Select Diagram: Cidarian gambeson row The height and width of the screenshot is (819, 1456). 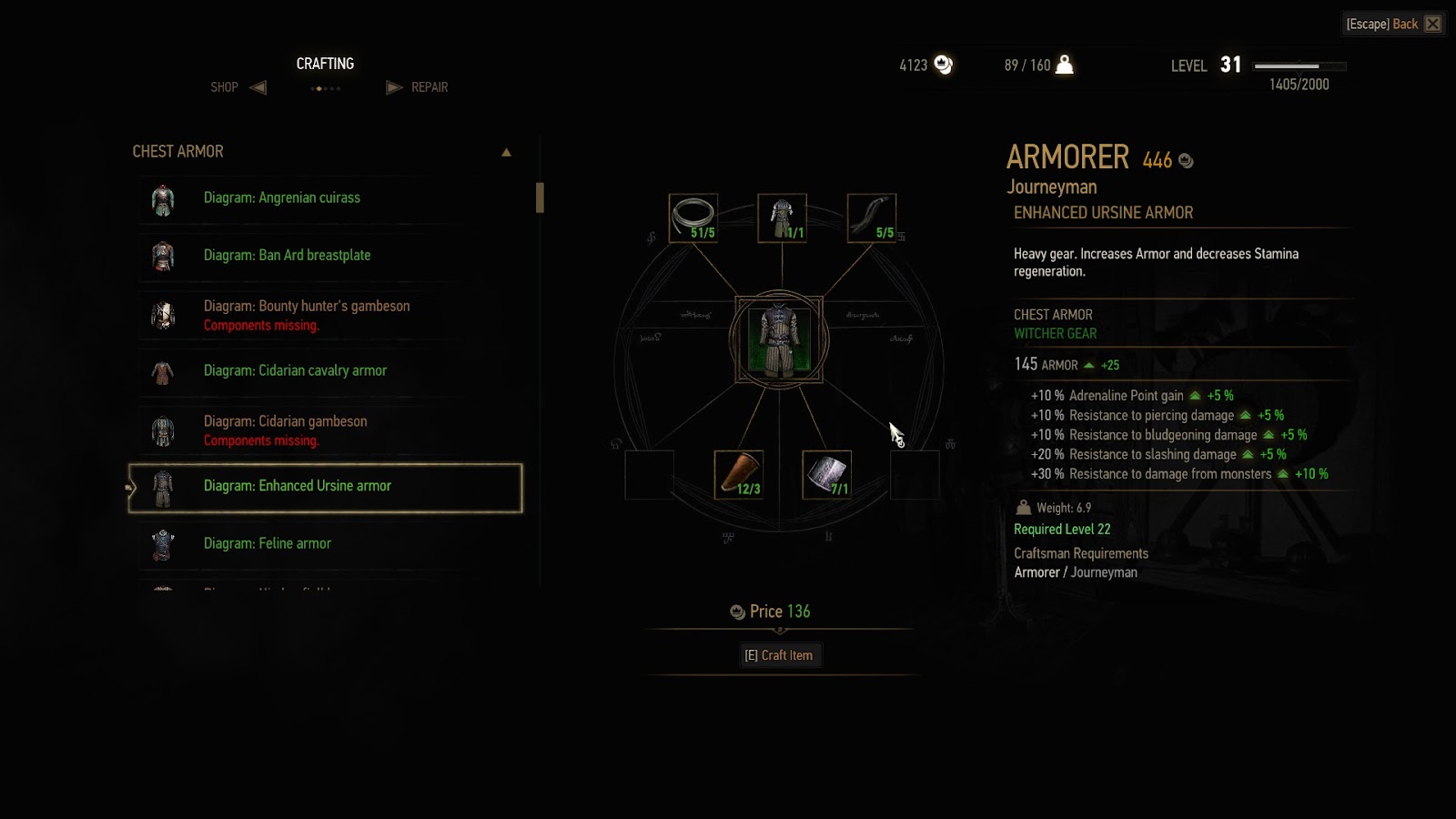tap(285, 430)
